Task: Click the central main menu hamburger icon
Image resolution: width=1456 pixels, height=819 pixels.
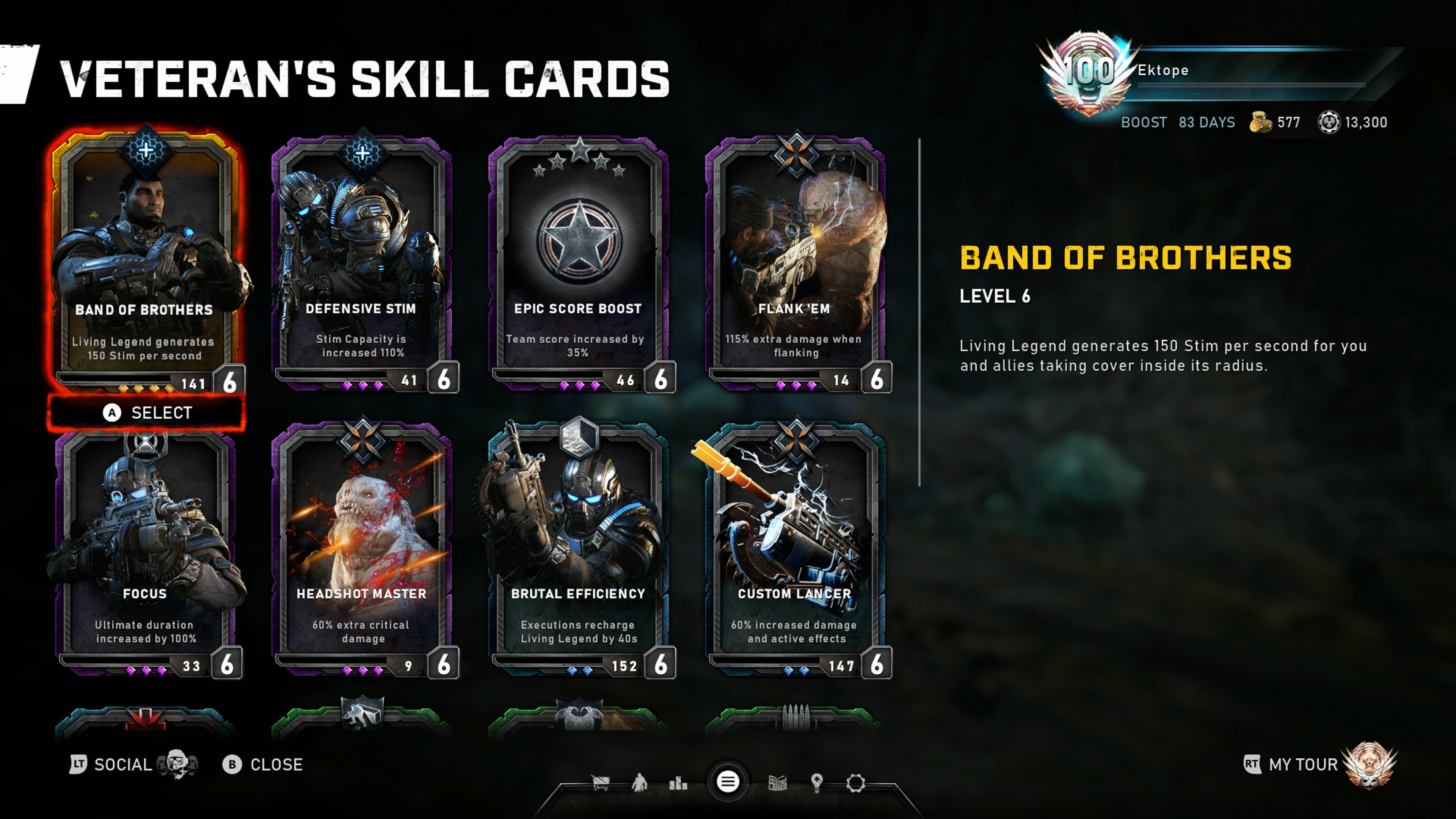Action: click(728, 782)
